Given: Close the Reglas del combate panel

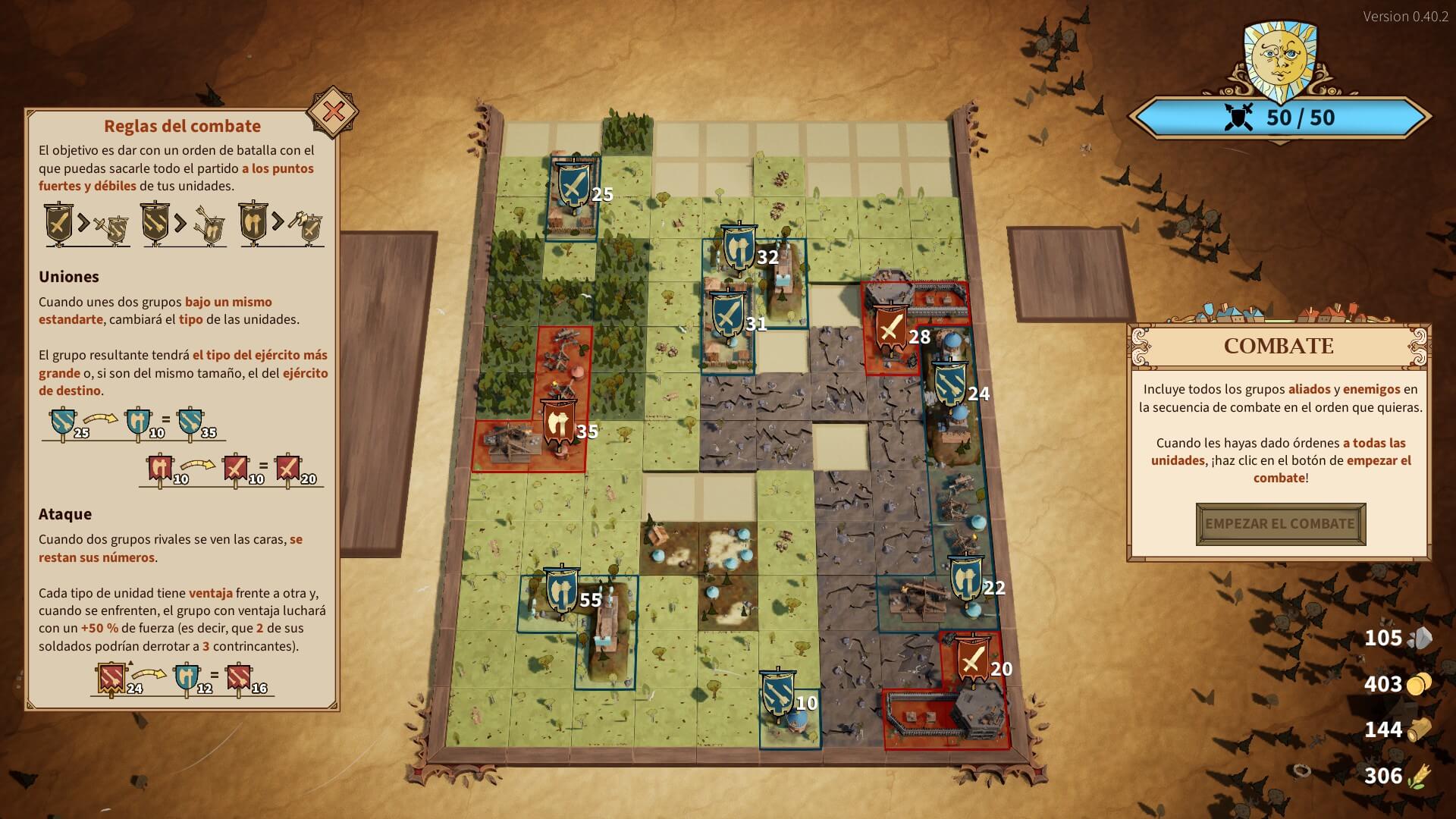Looking at the screenshot, I should (x=333, y=113).
